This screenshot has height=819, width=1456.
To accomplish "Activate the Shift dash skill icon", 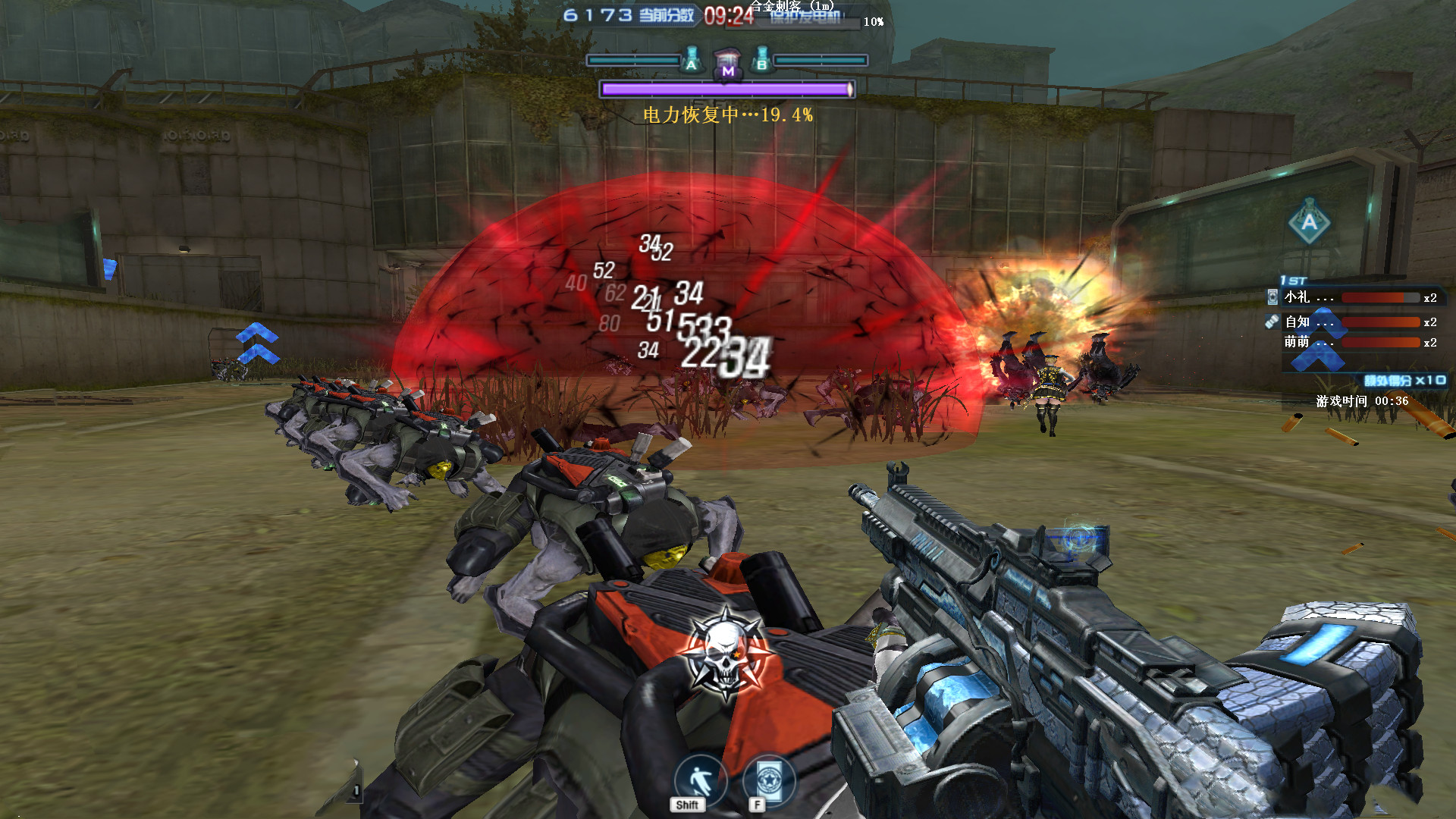I will [x=699, y=780].
